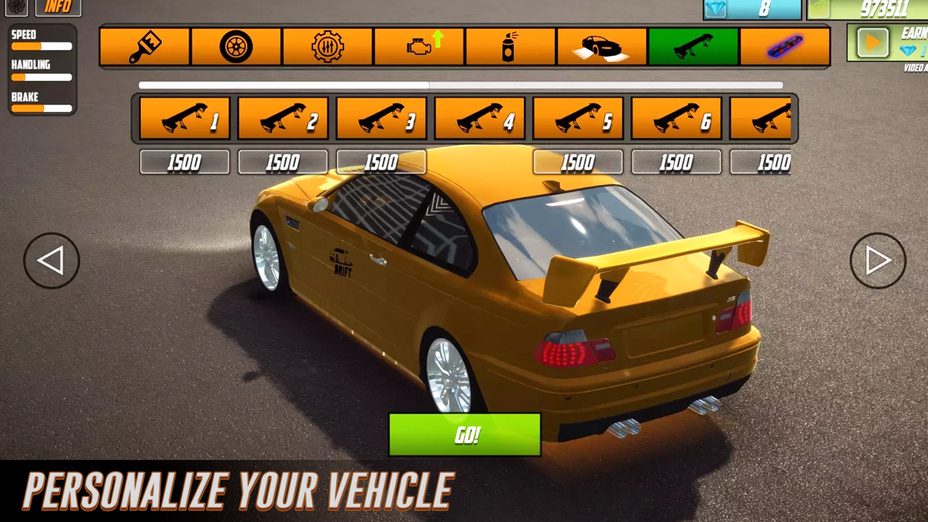The width and height of the screenshot is (928, 522).
Task: Choose spoiler option 6
Action: click(676, 119)
